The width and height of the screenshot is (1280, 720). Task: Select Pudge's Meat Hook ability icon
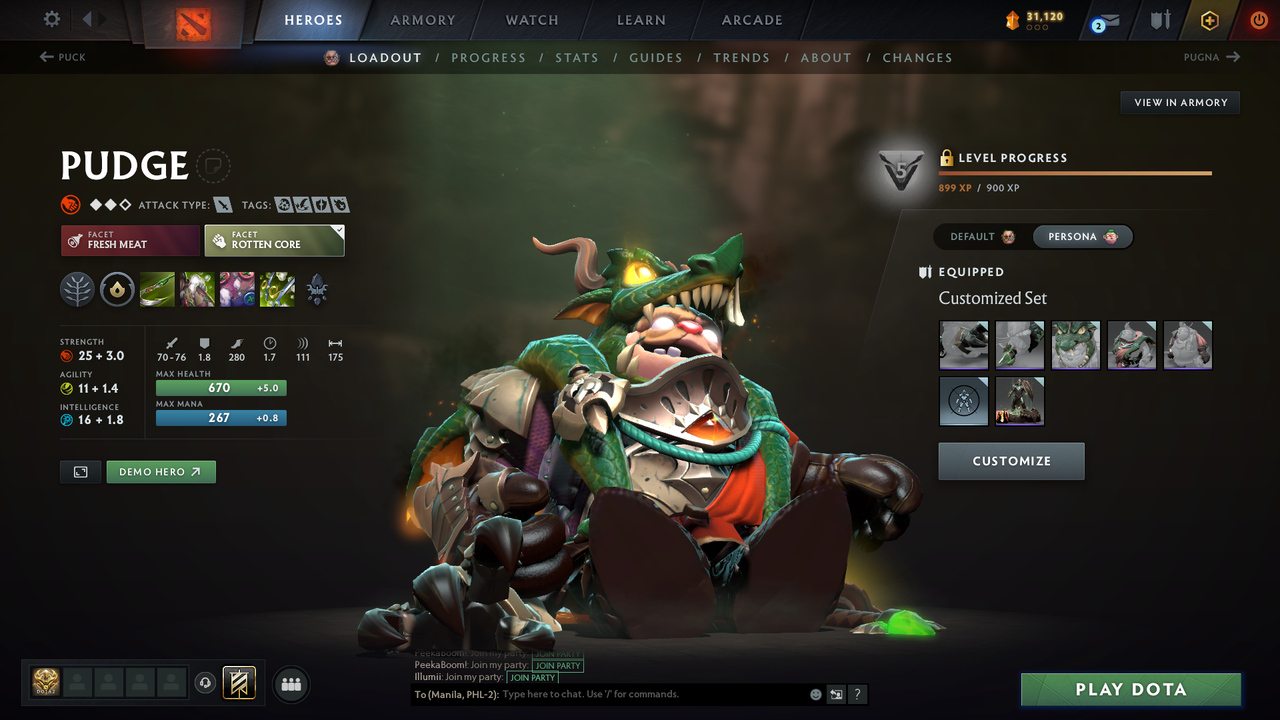point(157,290)
